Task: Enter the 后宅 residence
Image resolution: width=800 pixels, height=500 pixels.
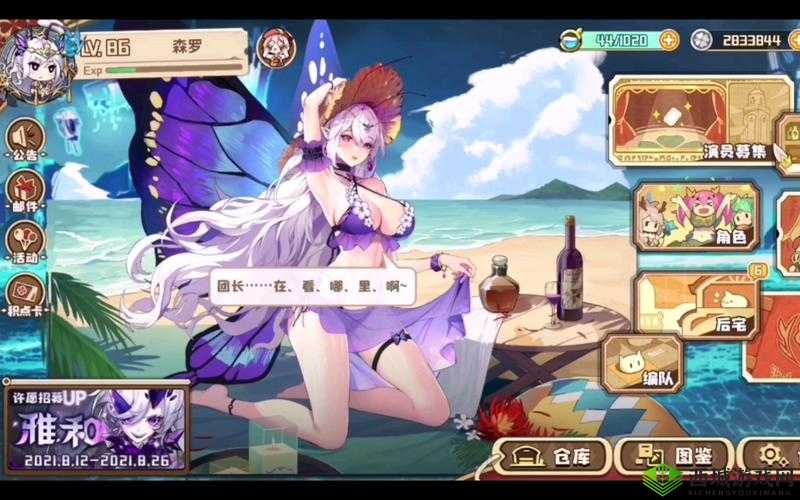Action: [699, 301]
